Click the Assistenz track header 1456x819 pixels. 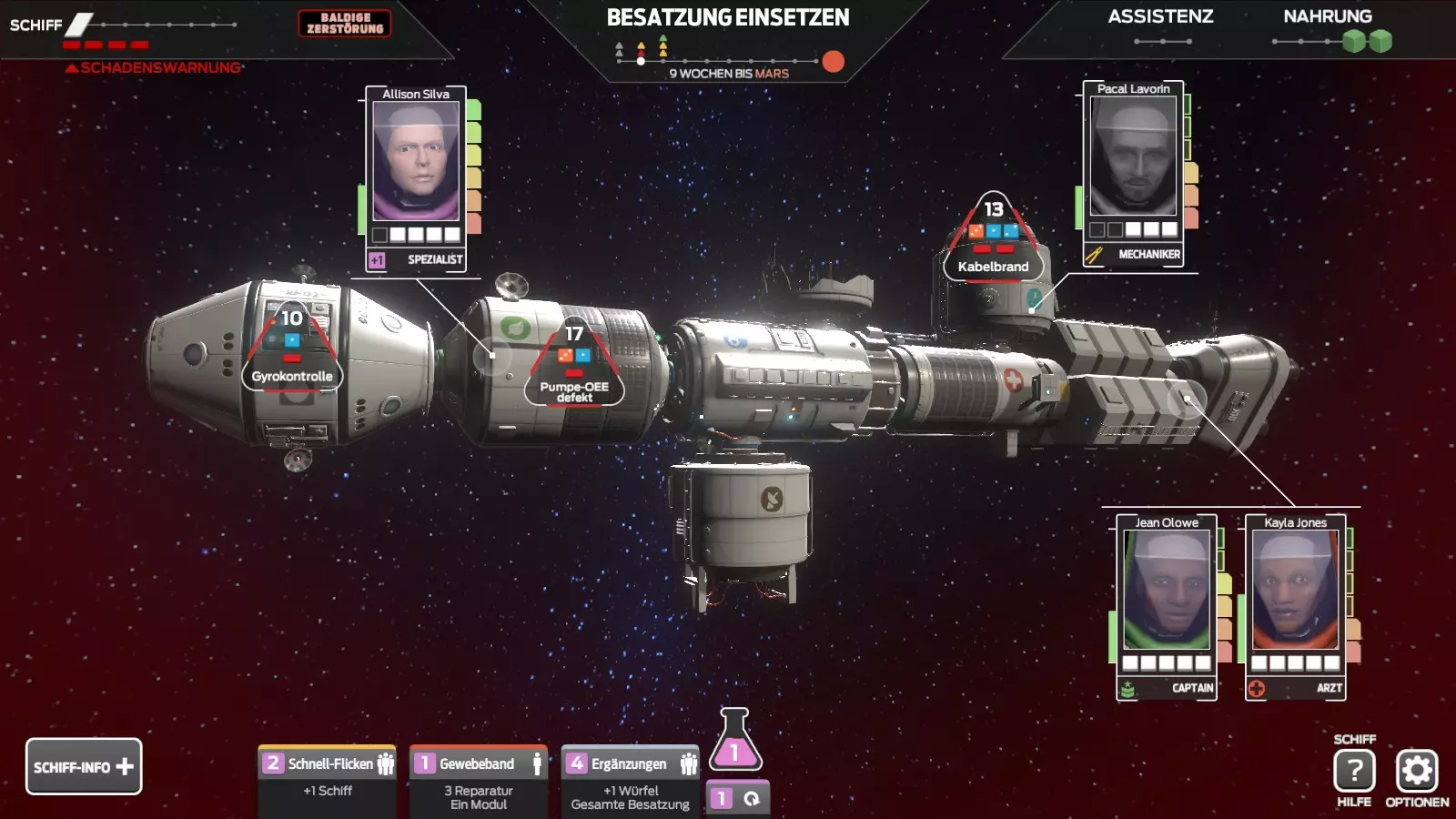click(x=1160, y=16)
